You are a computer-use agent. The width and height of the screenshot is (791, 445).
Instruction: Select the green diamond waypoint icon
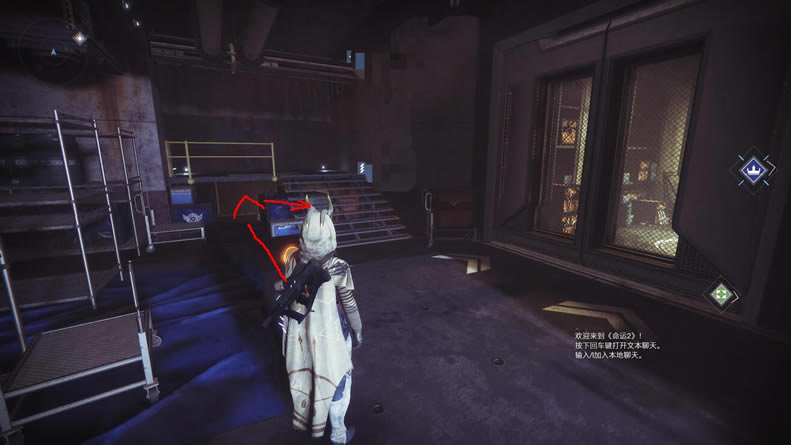pos(719,294)
